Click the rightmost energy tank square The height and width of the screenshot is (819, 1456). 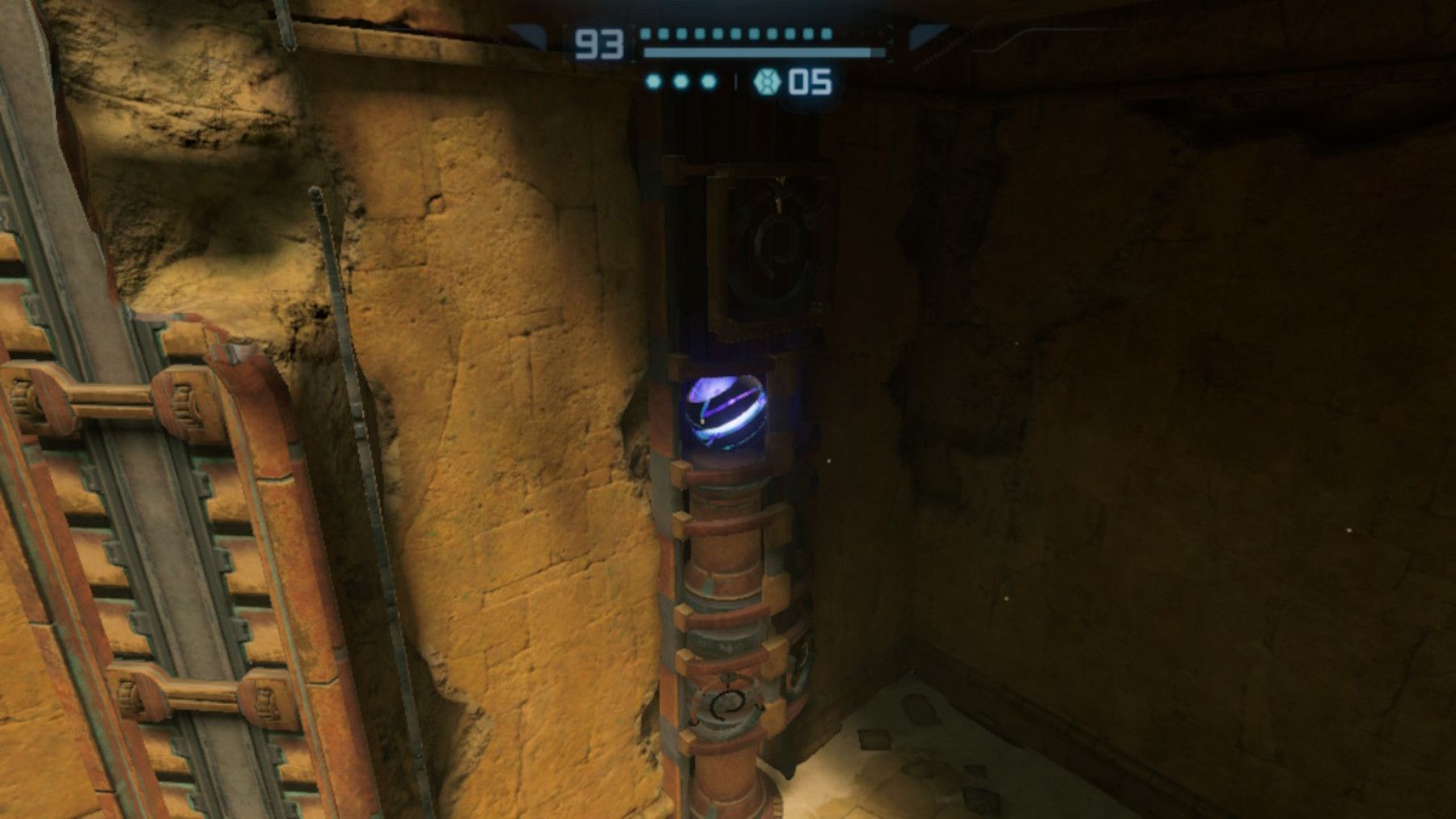[x=827, y=35]
